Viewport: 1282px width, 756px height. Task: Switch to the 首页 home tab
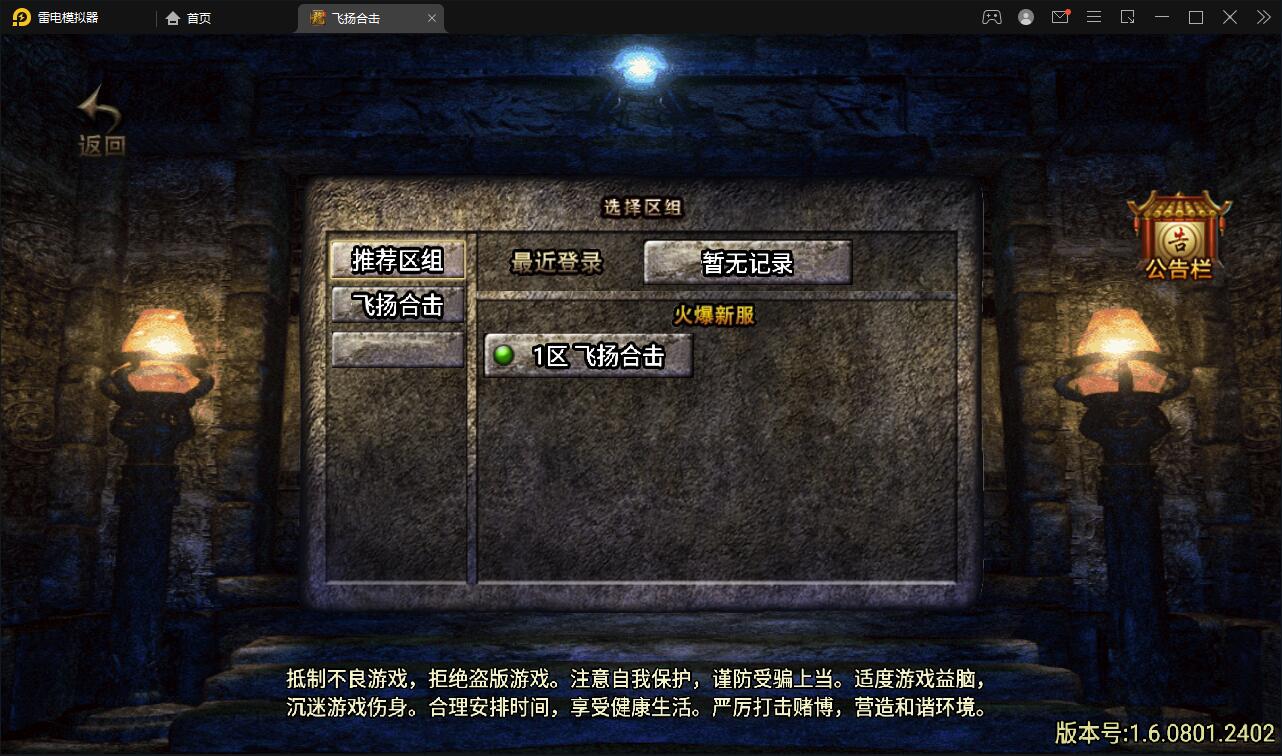pyautogui.click(x=188, y=17)
